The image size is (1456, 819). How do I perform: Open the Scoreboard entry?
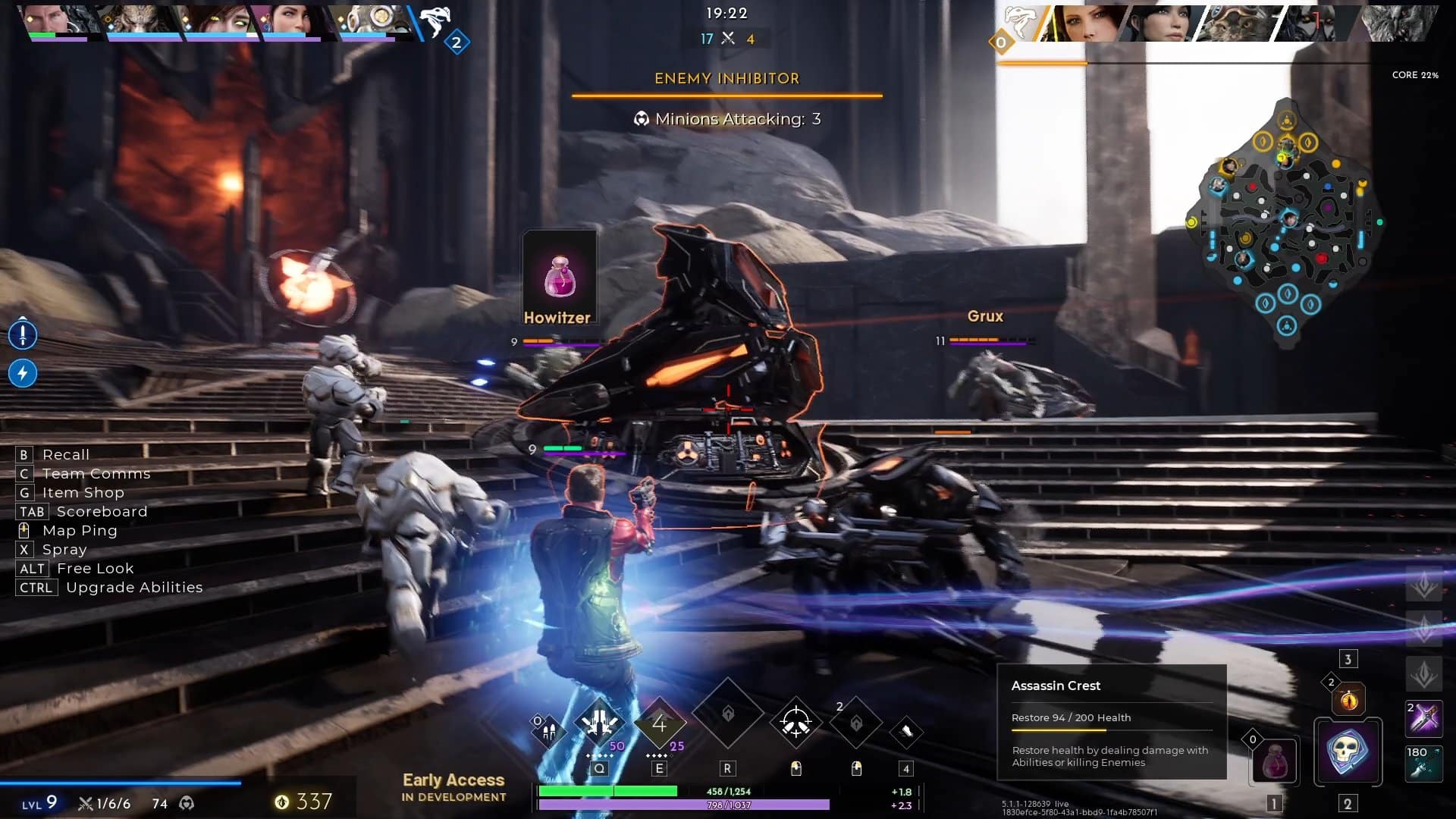(102, 511)
